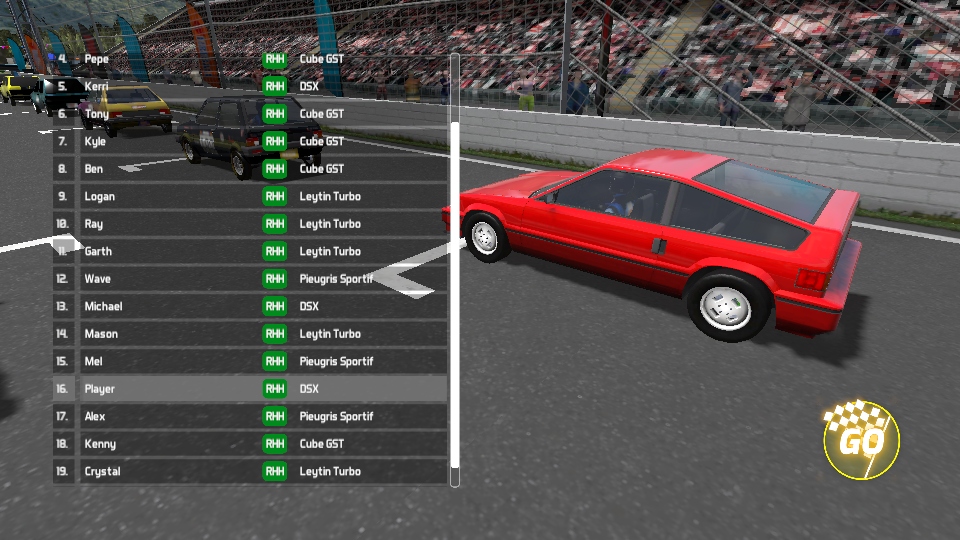This screenshot has width=960, height=540.
Task: Select Michael's DSX row
Action: click(x=250, y=306)
